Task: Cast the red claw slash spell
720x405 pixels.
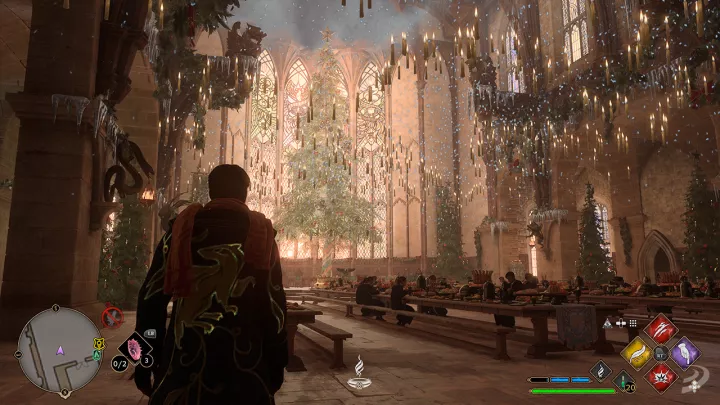Action: click(660, 328)
